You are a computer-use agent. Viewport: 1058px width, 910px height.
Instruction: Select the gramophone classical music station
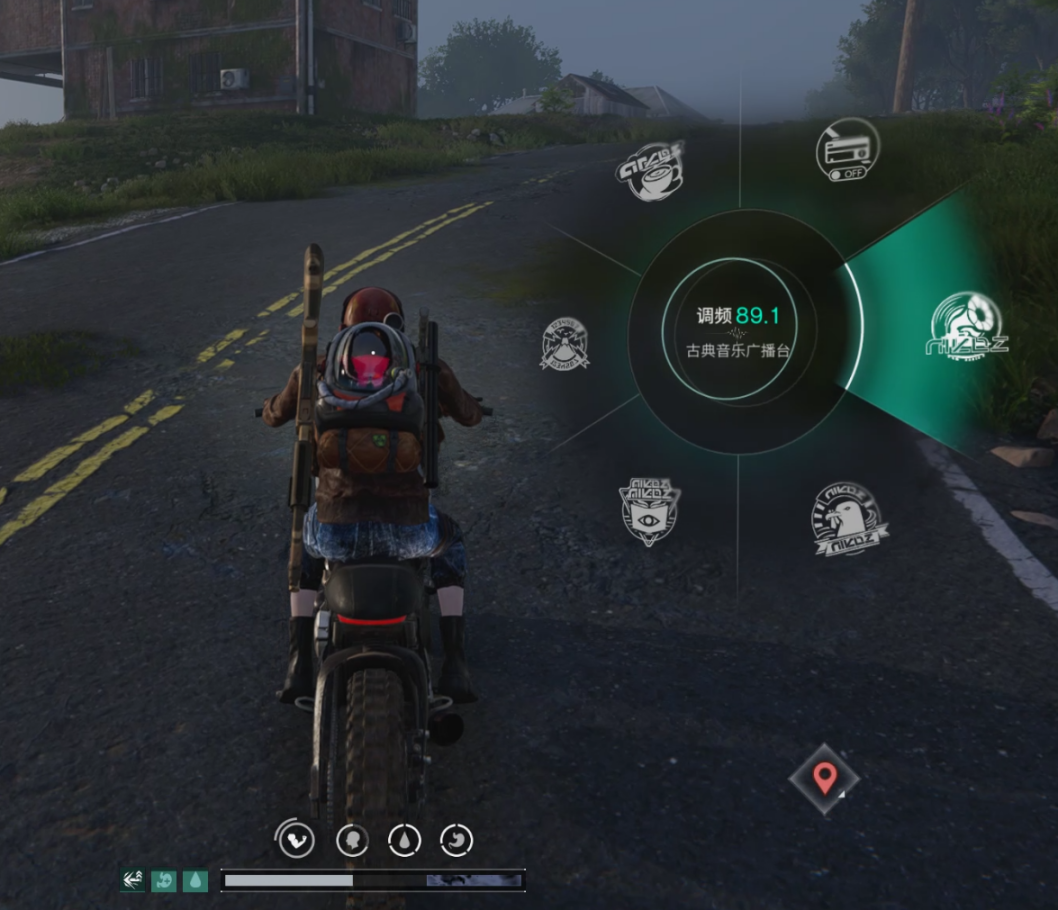pyautogui.click(x=966, y=327)
